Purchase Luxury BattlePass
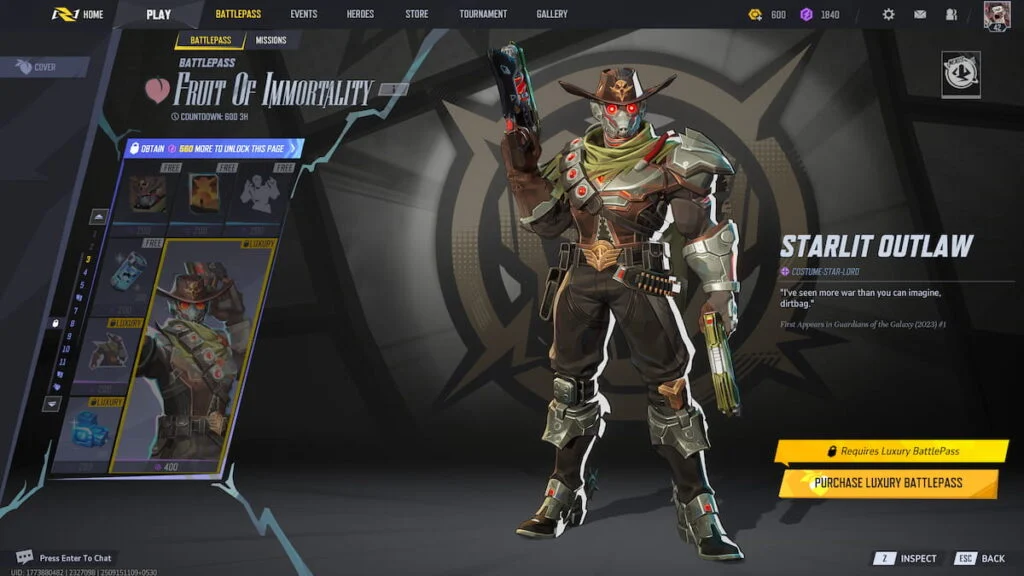This screenshot has width=1024, height=576. [888, 483]
